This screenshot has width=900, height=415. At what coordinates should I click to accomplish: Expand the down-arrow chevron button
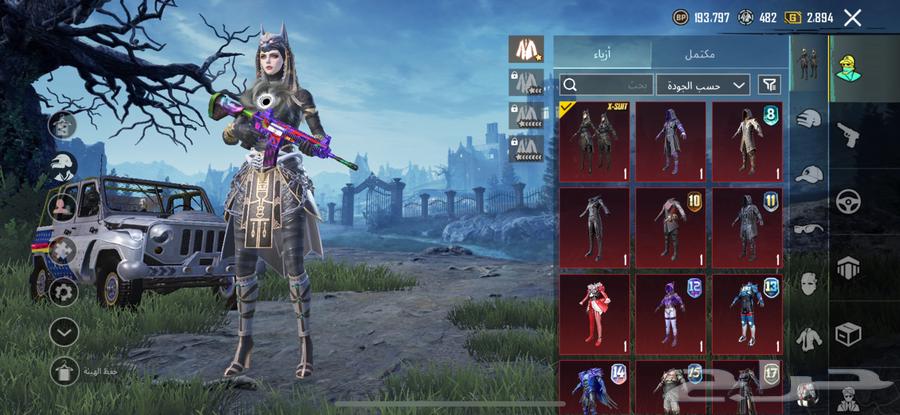[64, 331]
